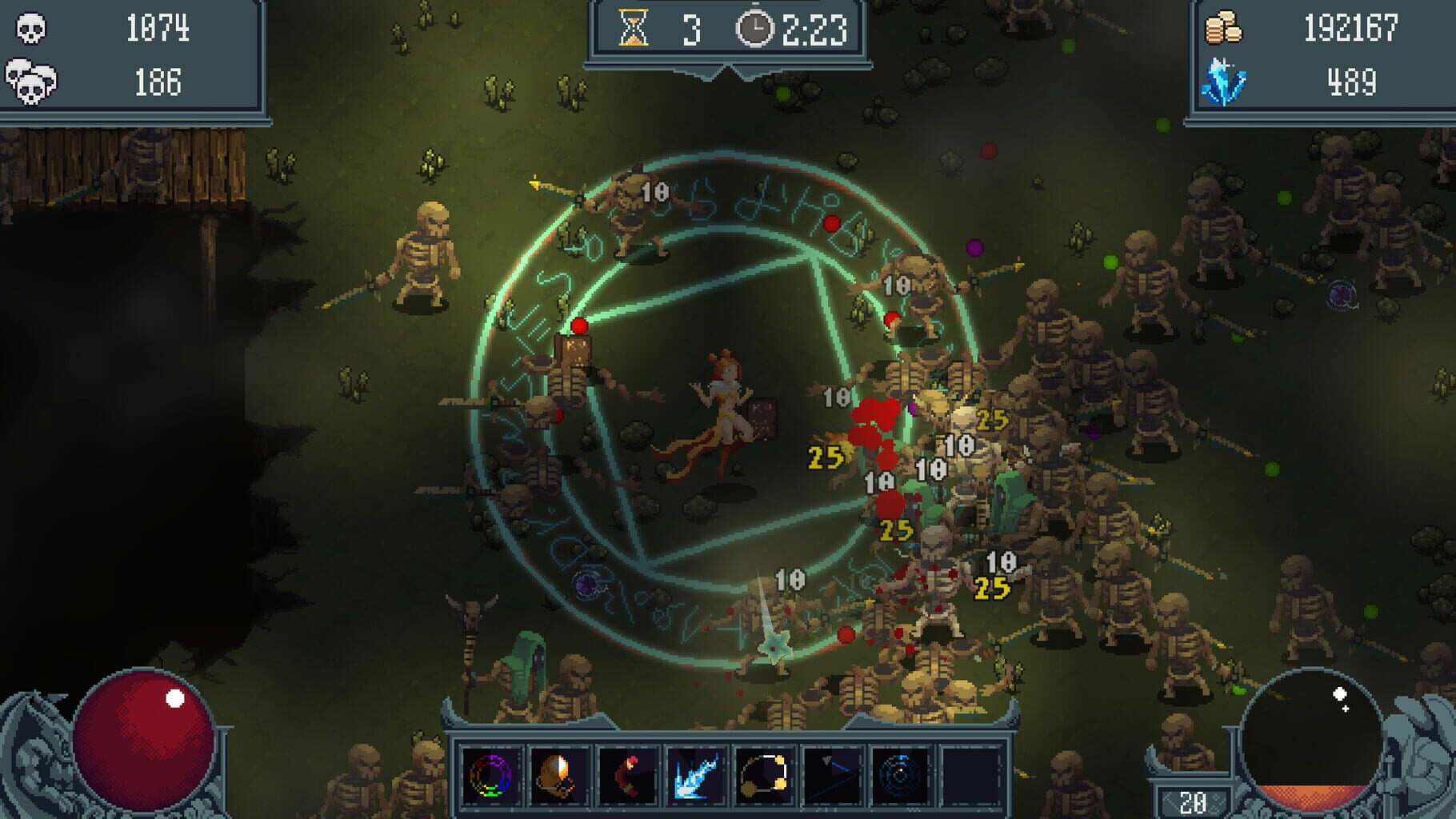Cast the blue ice shard spell
This screenshot has width=1456, height=819.
(x=695, y=774)
